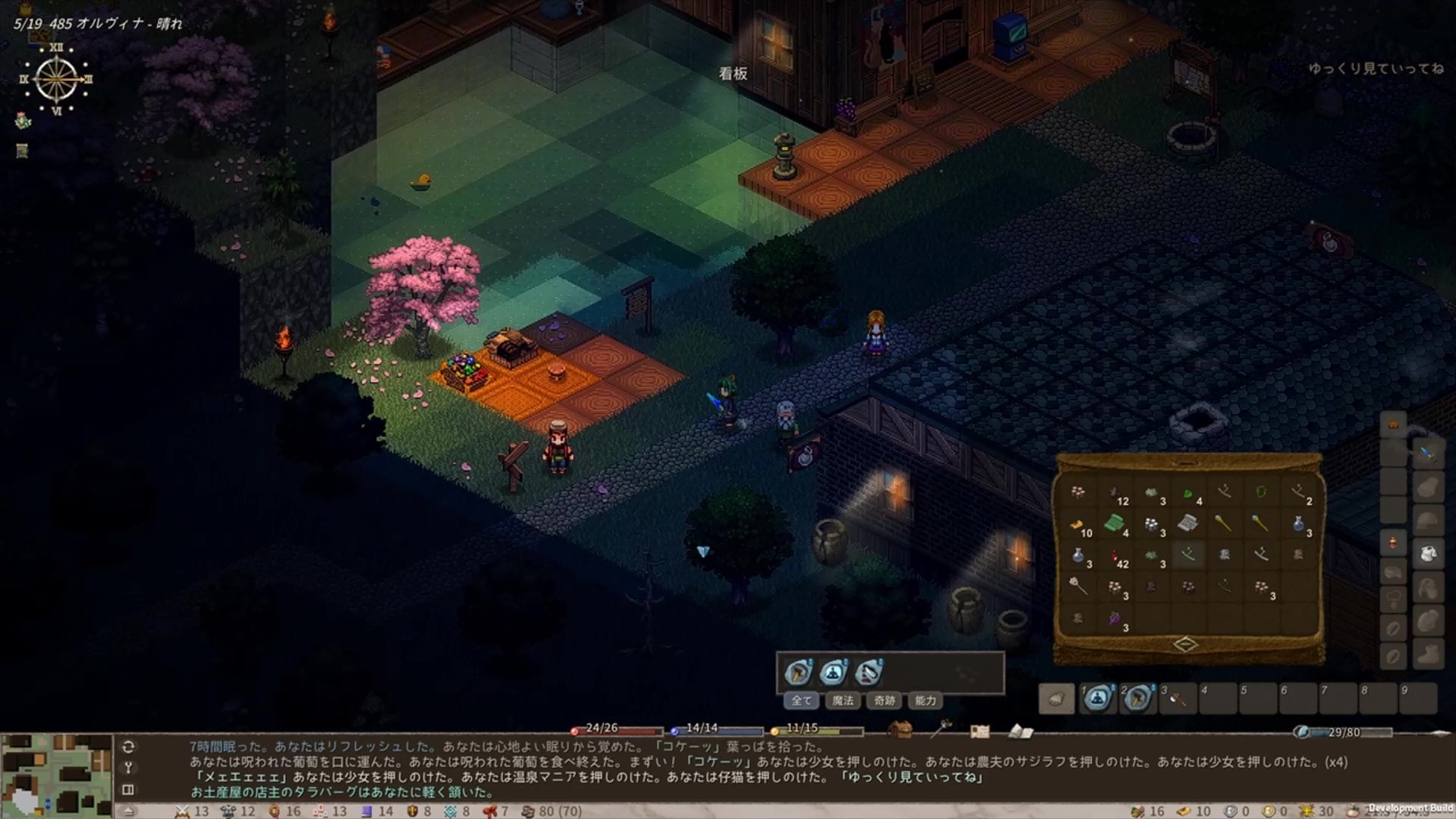Image resolution: width=1456 pixels, height=819 pixels.
Task: Open the wrench settings icon beside log
Action: tap(128, 767)
